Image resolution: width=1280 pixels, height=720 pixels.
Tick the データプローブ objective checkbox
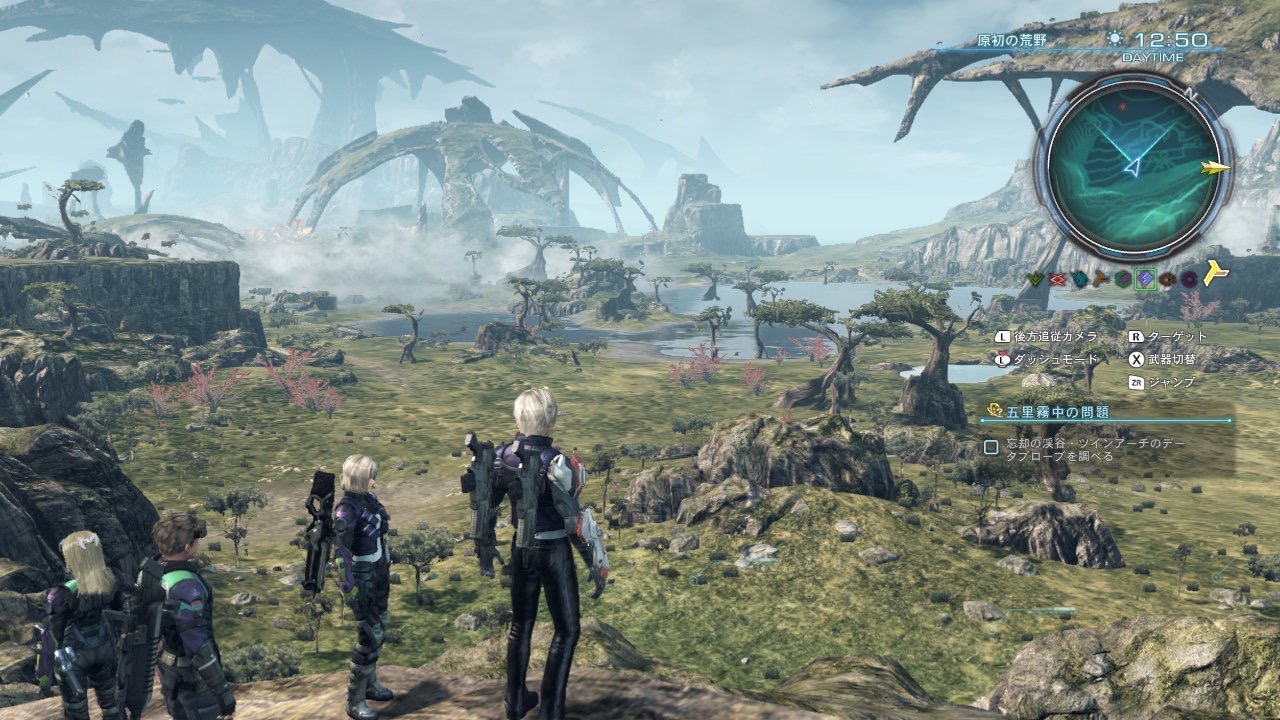point(991,447)
